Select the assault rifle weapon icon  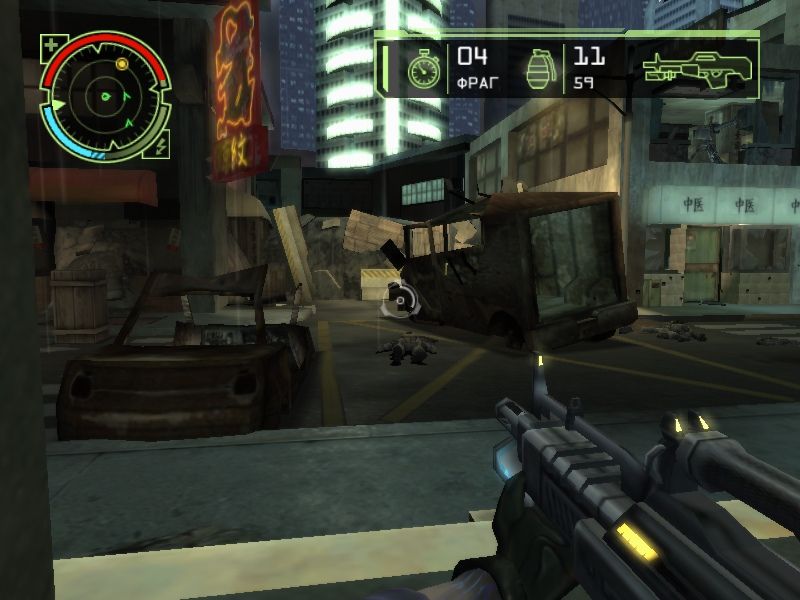[x=699, y=68]
